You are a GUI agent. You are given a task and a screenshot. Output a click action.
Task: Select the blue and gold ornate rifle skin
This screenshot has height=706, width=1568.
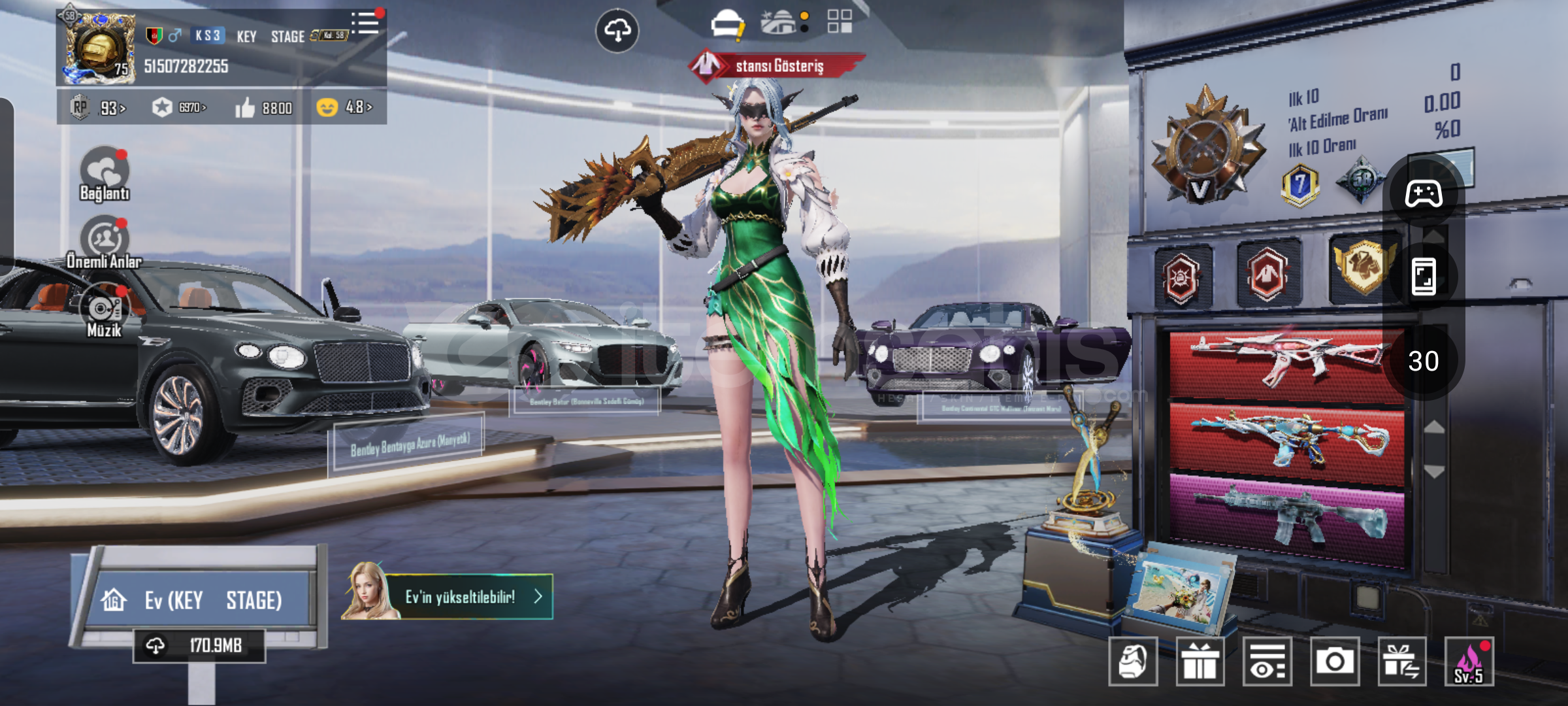[x=1286, y=441]
